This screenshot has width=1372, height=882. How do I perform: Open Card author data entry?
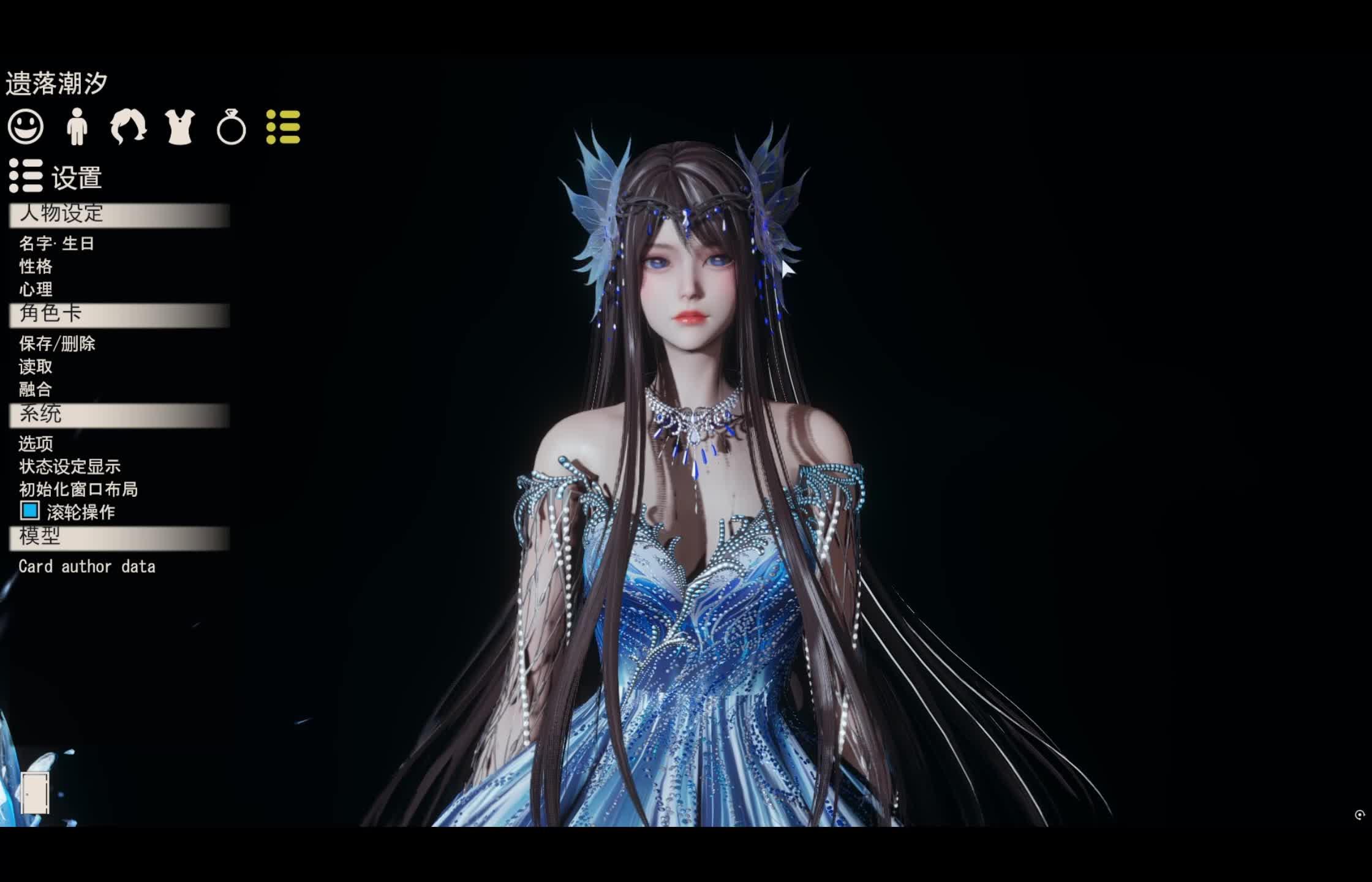coord(87,567)
